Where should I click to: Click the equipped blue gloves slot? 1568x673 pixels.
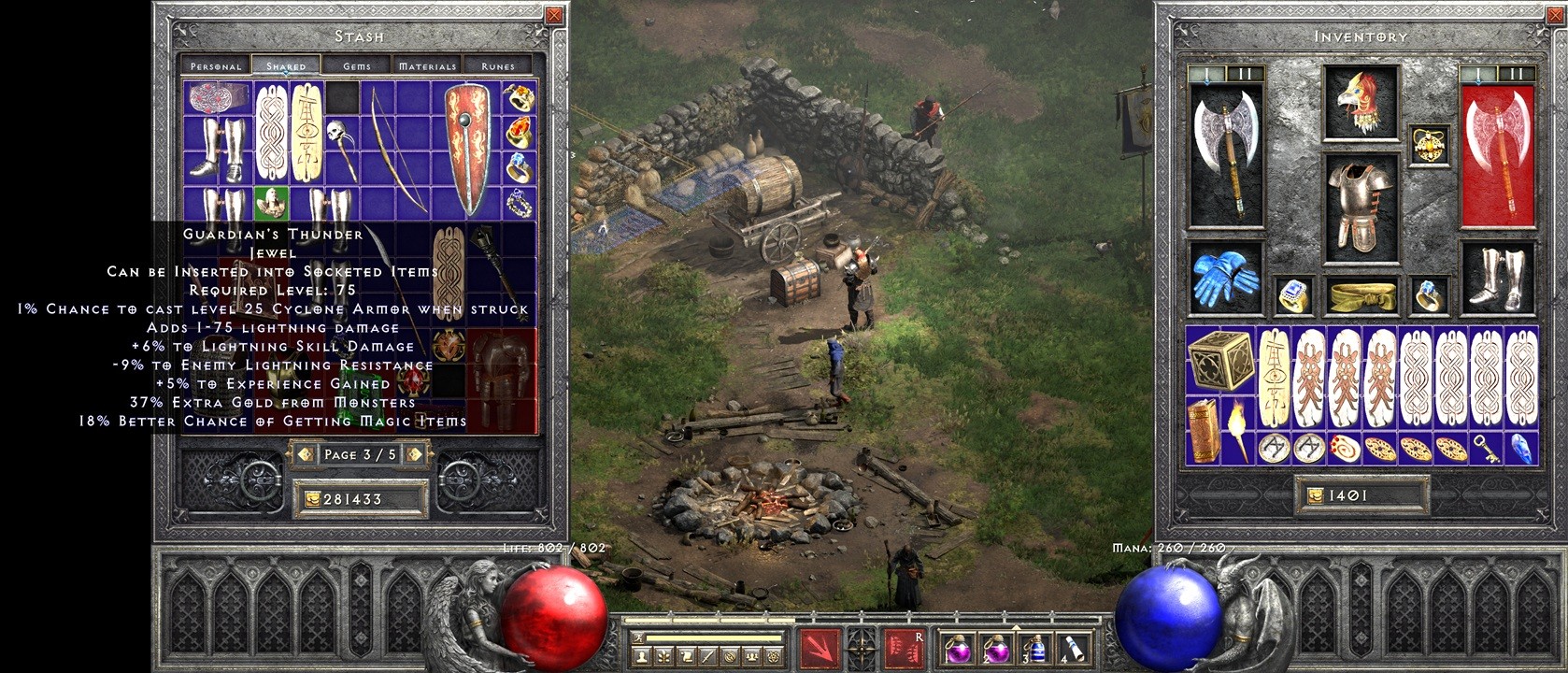(1223, 278)
